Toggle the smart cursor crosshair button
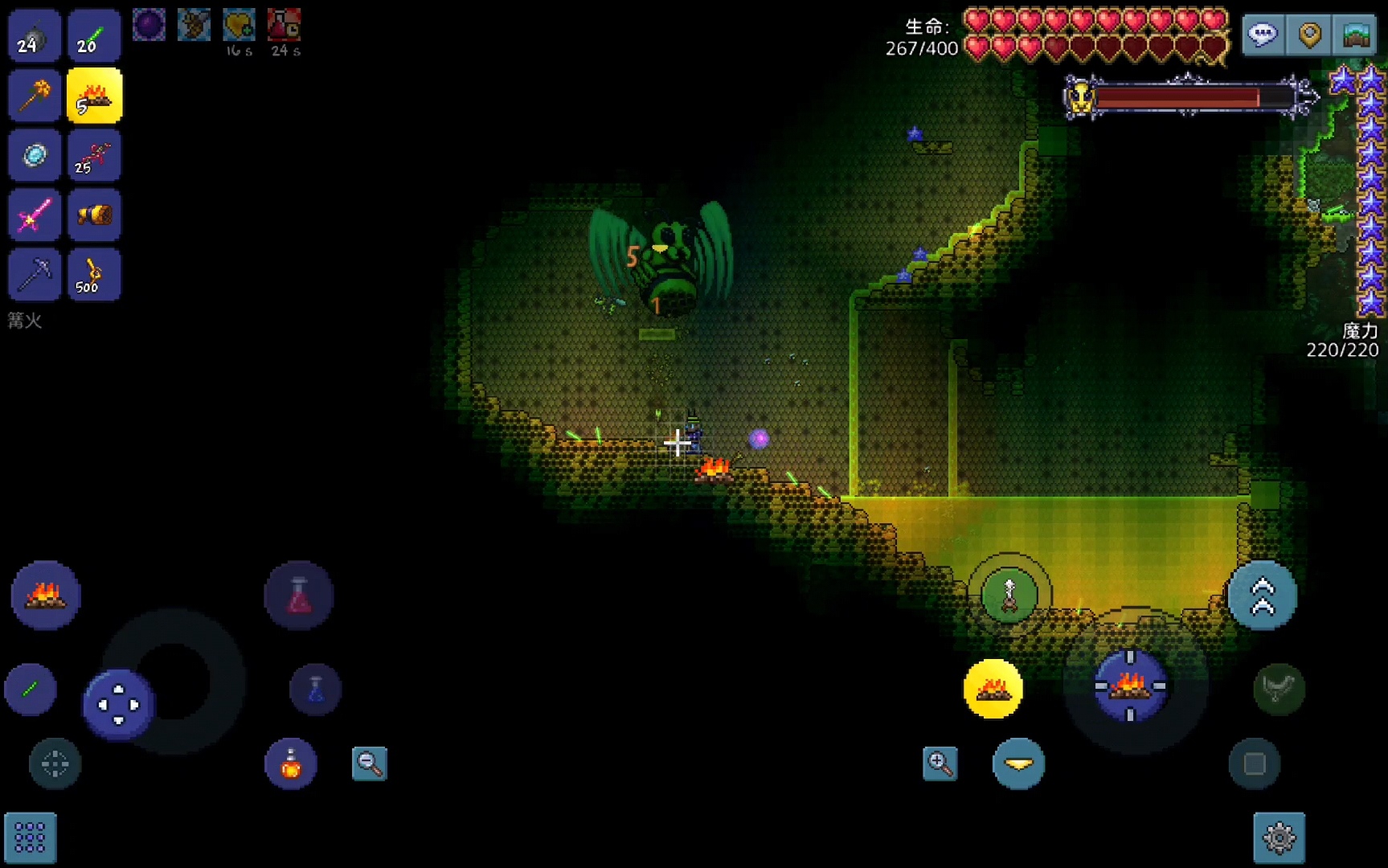Viewport: 1388px width, 868px height. 55,764
